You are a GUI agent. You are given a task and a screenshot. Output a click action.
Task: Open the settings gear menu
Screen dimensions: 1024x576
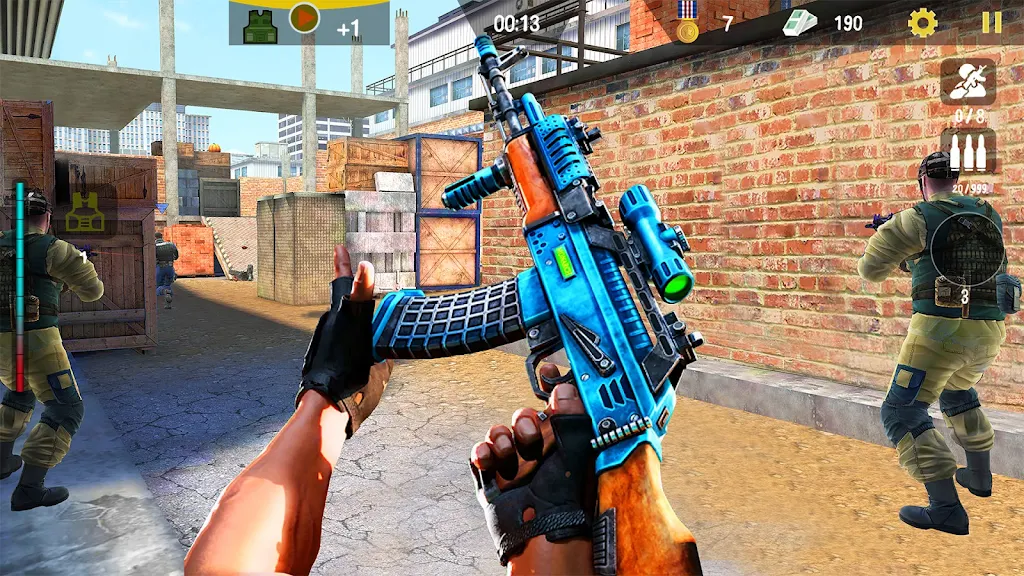(x=922, y=23)
